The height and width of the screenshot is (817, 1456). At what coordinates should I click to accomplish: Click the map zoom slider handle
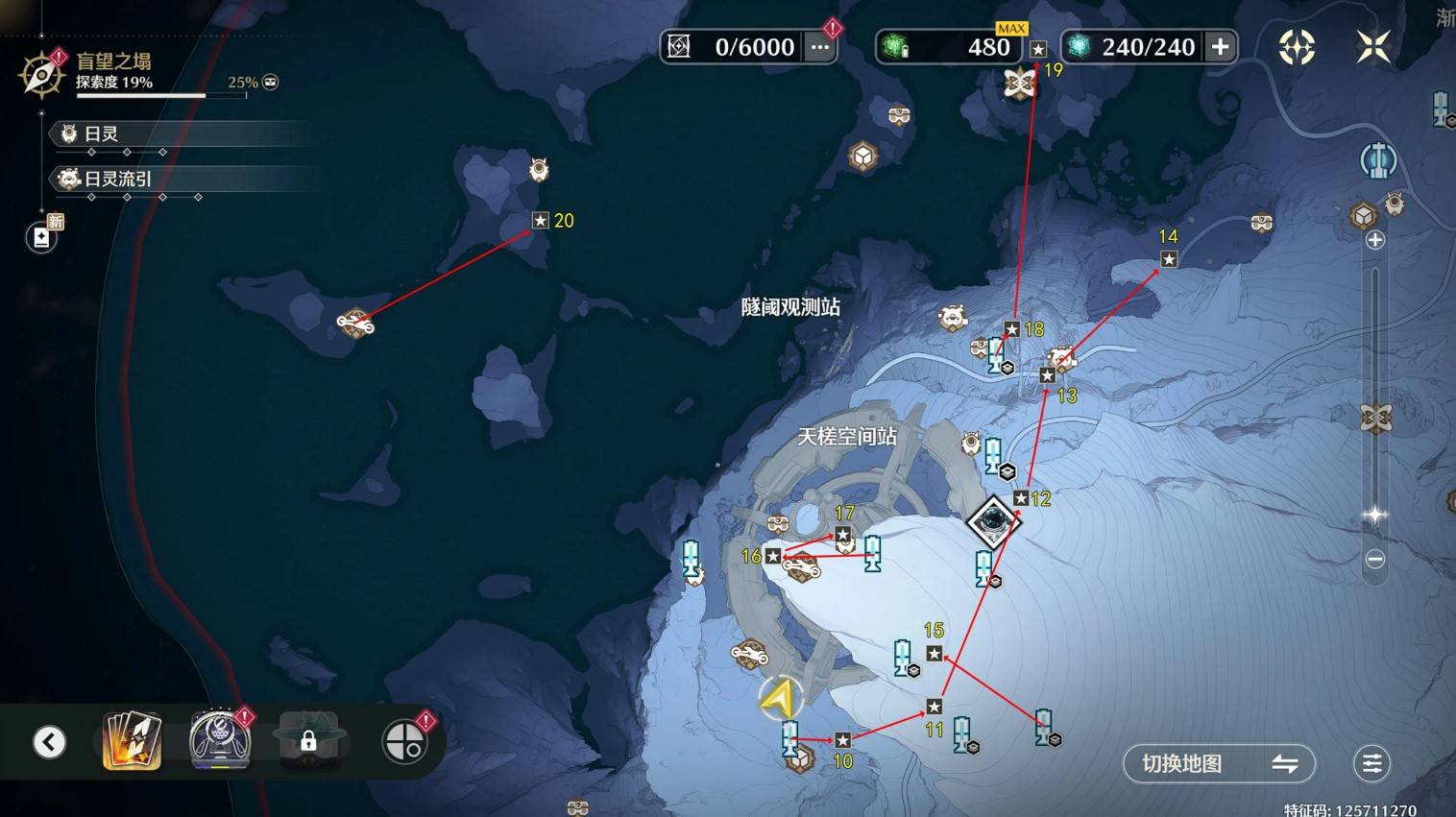(1375, 515)
